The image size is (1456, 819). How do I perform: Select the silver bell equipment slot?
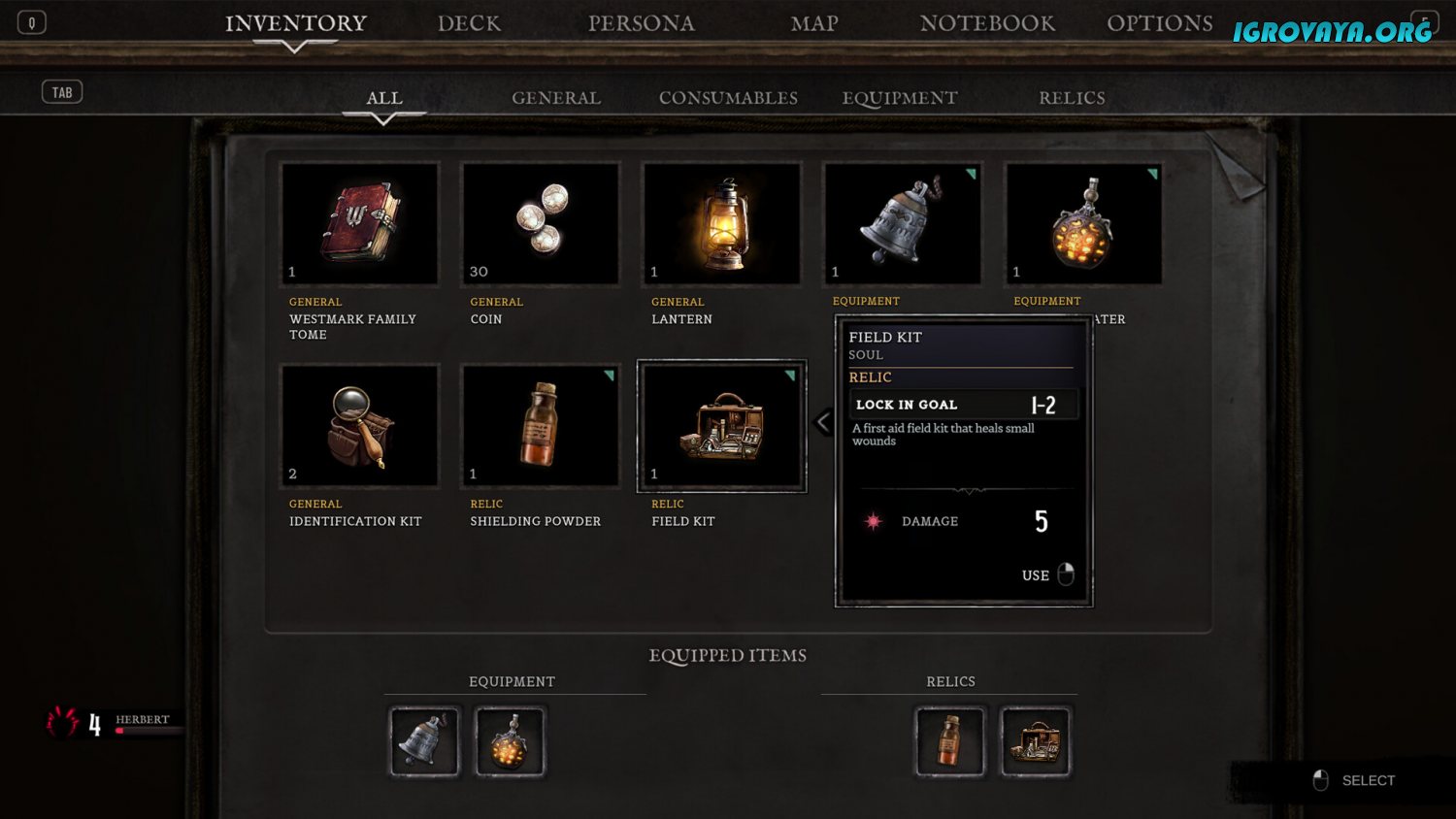(x=903, y=224)
